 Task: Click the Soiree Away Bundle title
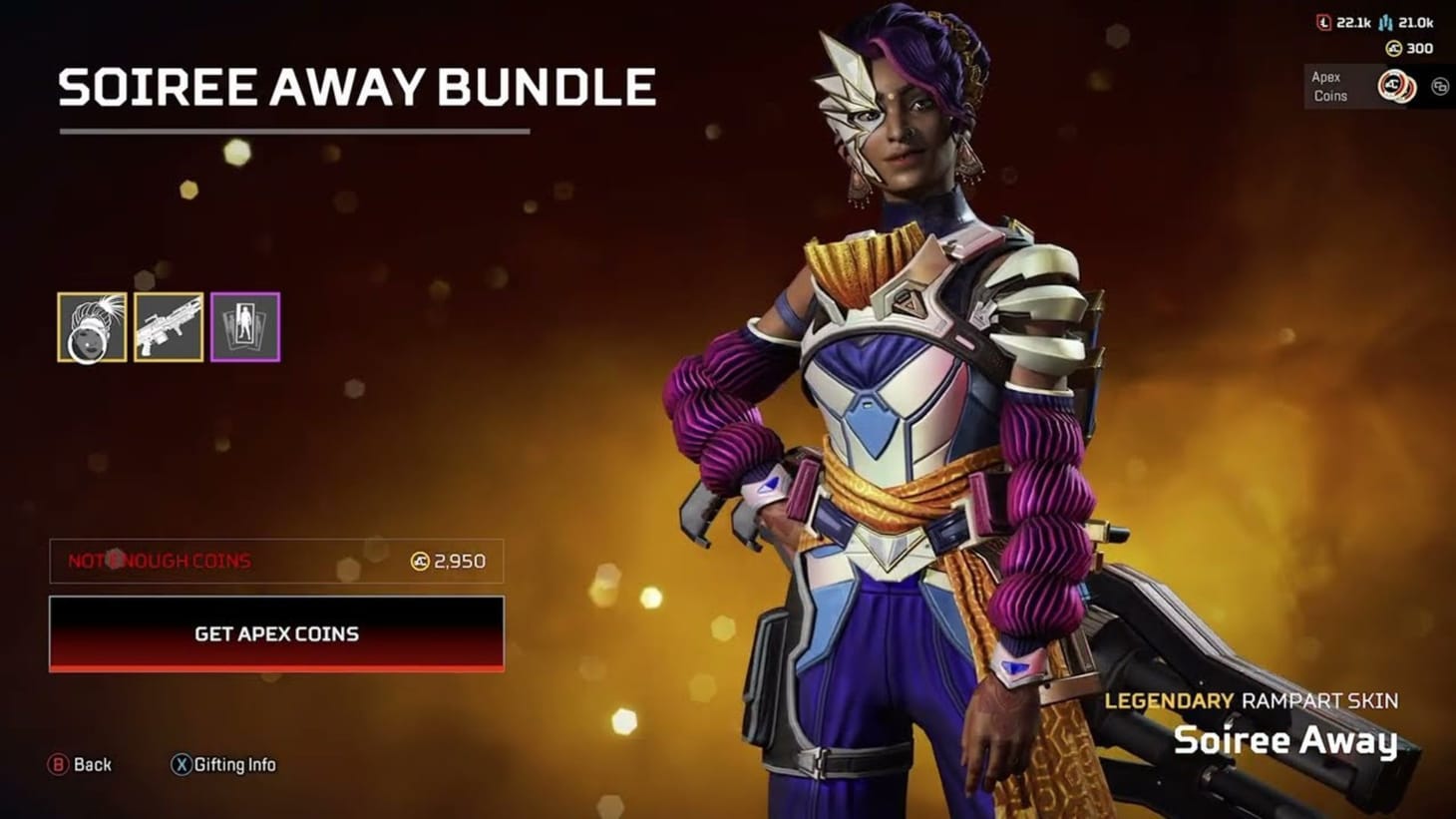click(356, 88)
